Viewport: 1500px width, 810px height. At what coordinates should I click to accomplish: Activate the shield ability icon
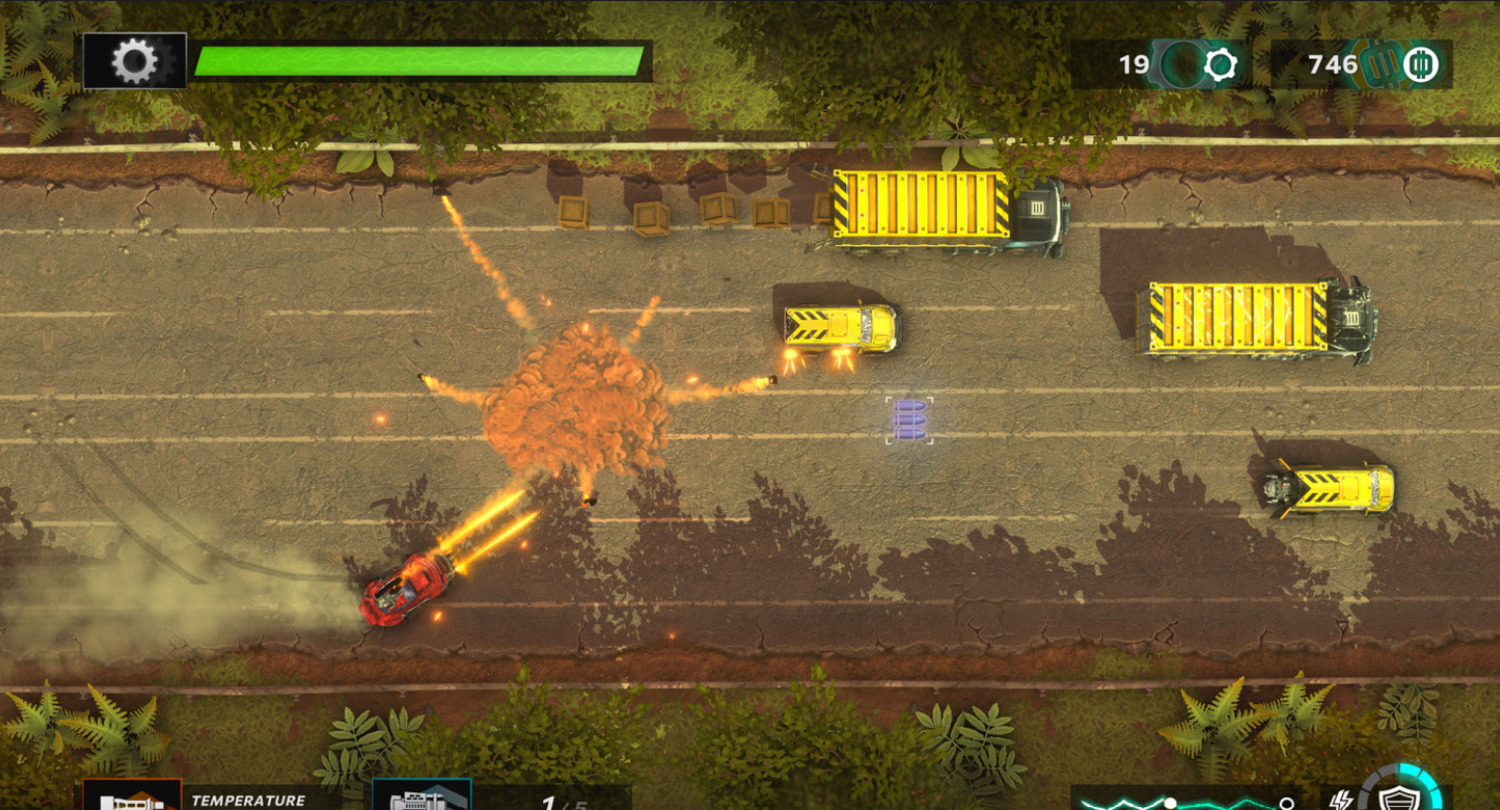pyautogui.click(x=1395, y=797)
